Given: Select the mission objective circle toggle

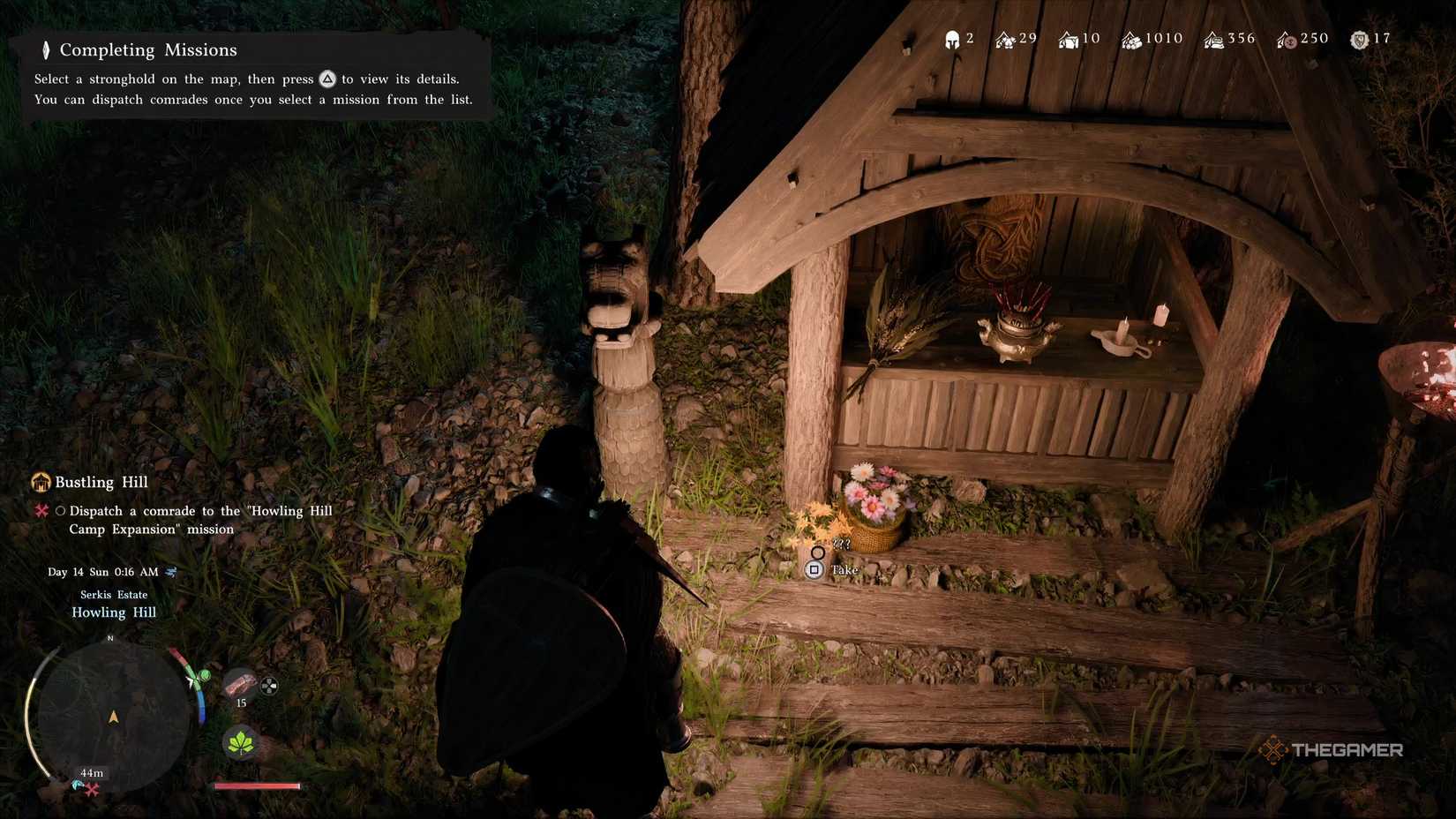Looking at the screenshot, I should (x=60, y=510).
